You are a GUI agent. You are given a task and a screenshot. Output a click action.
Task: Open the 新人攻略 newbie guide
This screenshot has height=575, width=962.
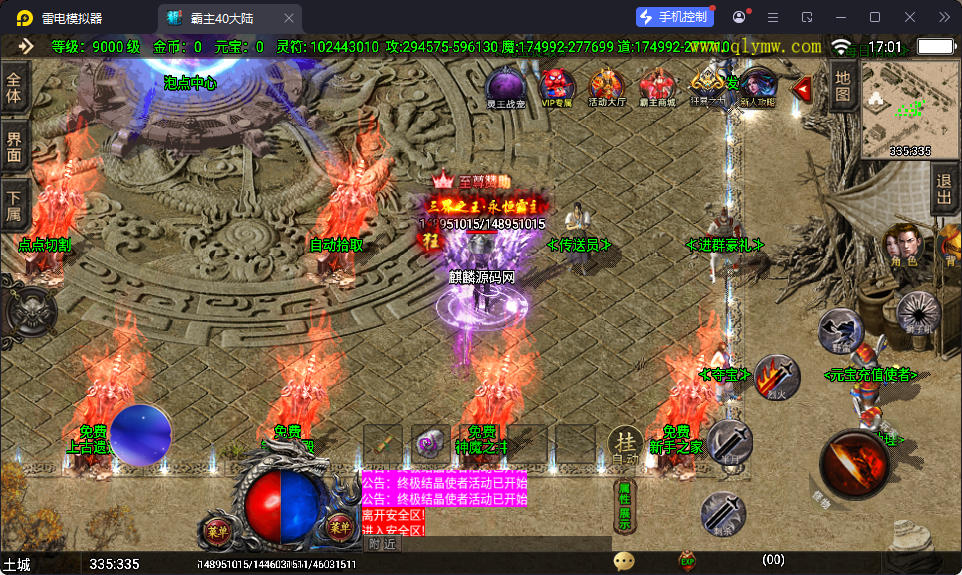pos(758,86)
